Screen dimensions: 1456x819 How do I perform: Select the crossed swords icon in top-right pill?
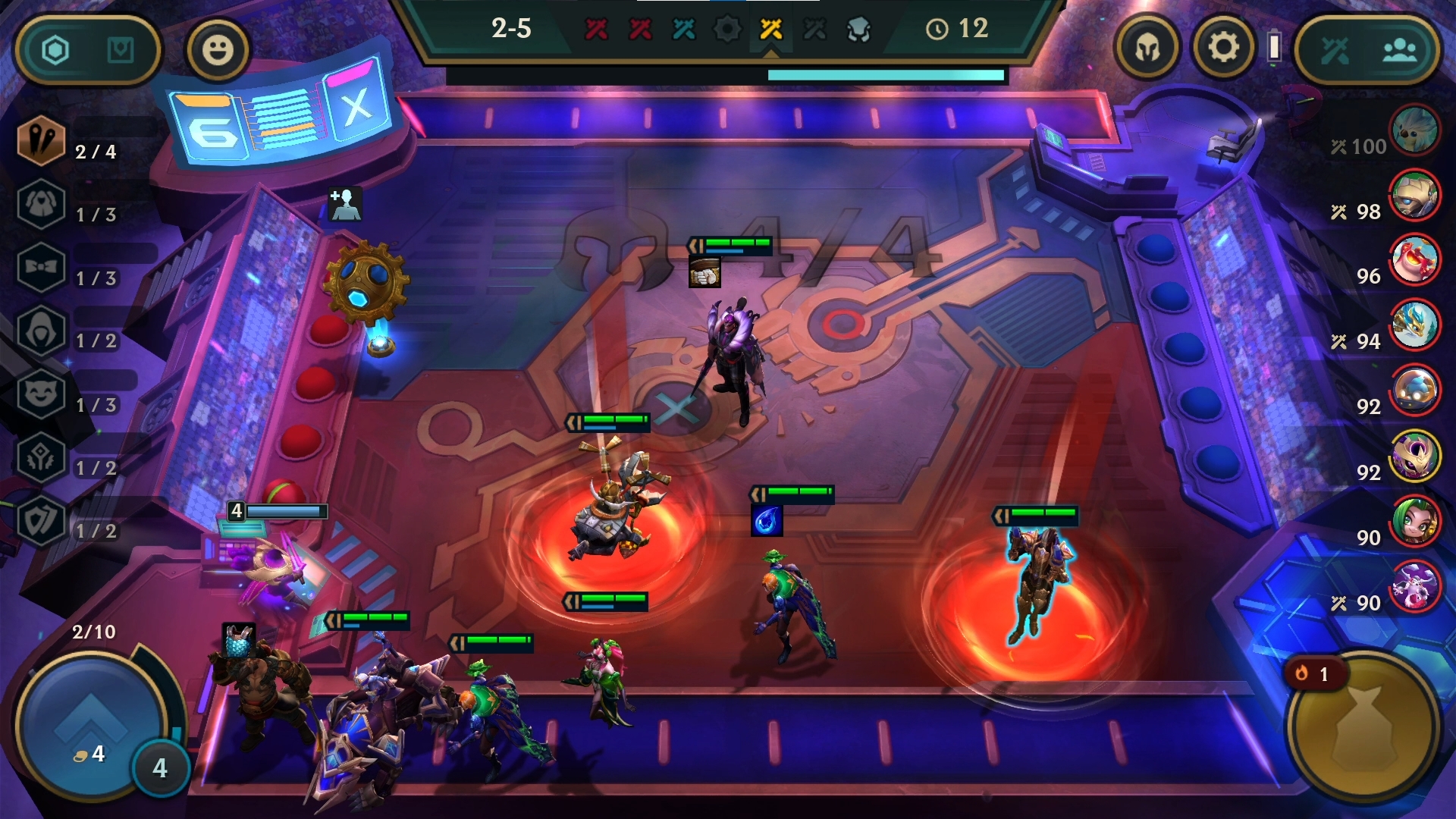click(x=1335, y=51)
